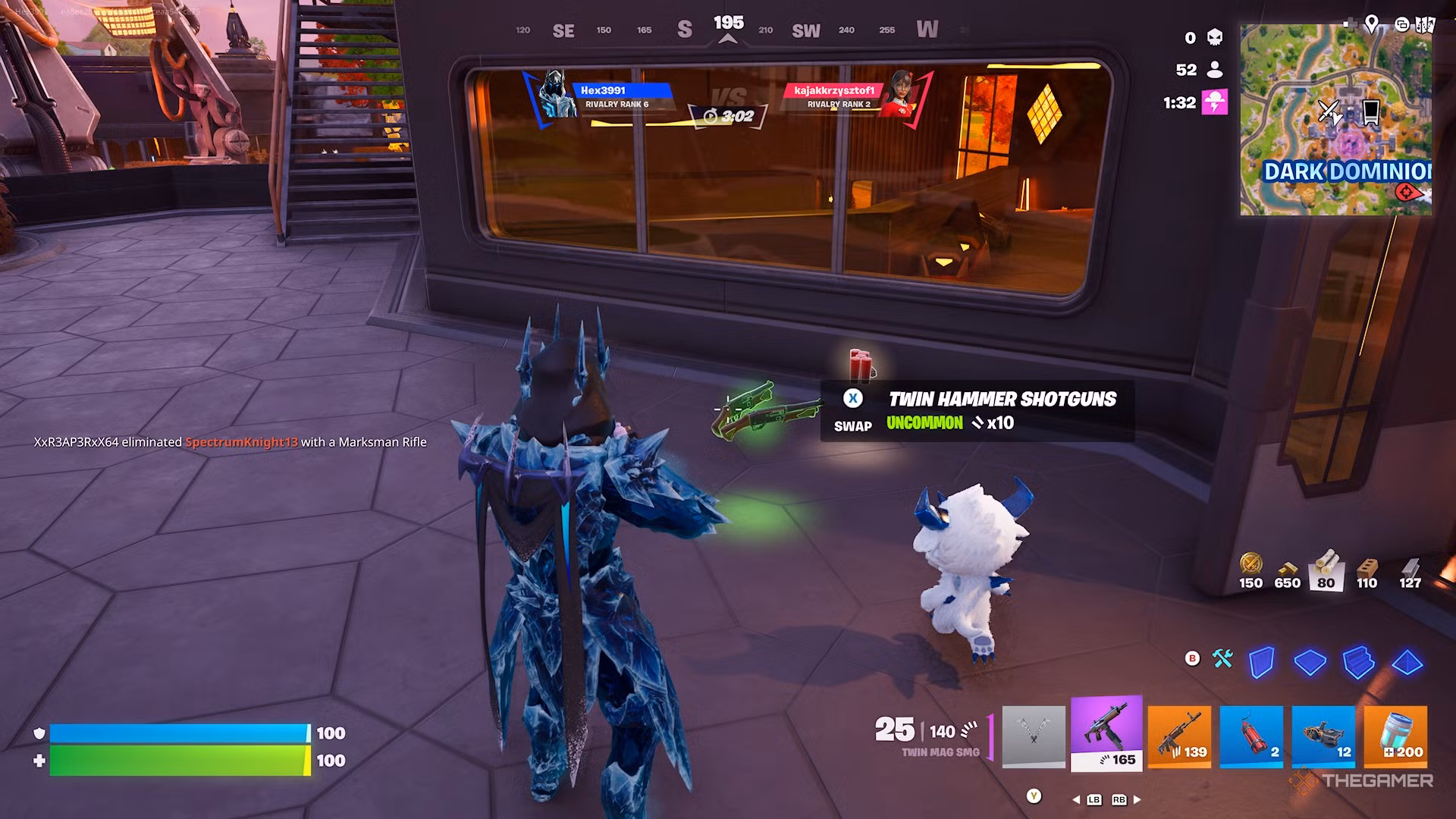
Task: Click the left arrow beside the LB prompt
Action: 1075,799
